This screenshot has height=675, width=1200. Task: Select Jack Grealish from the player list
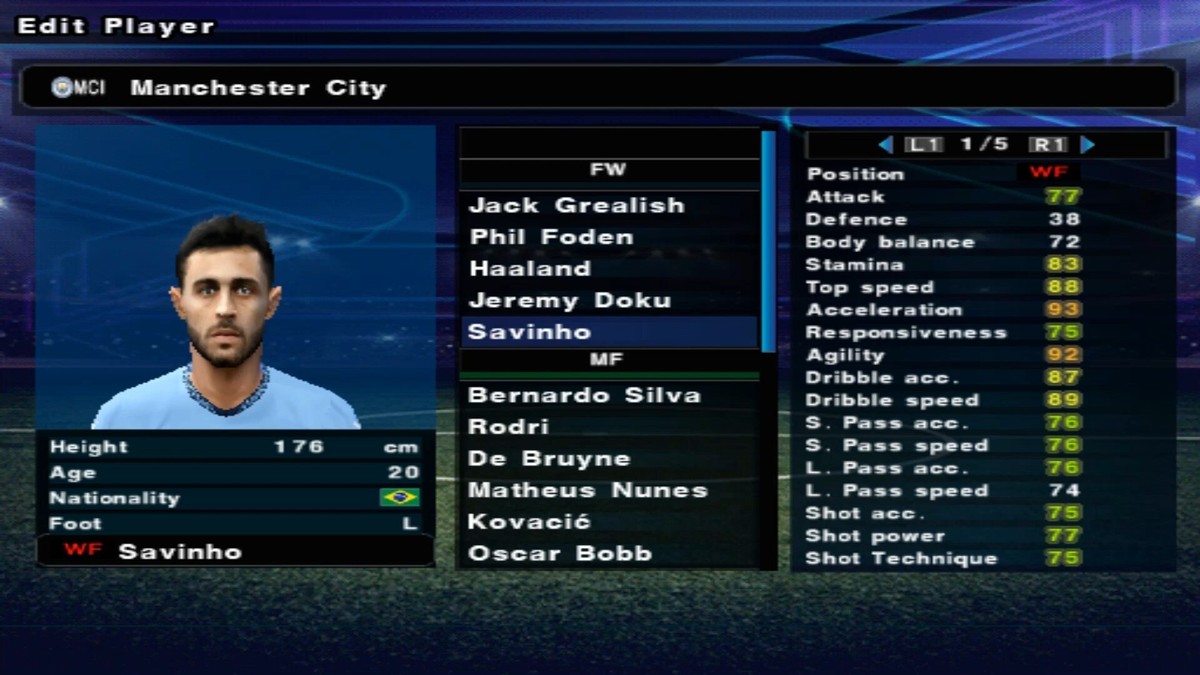[576, 206]
